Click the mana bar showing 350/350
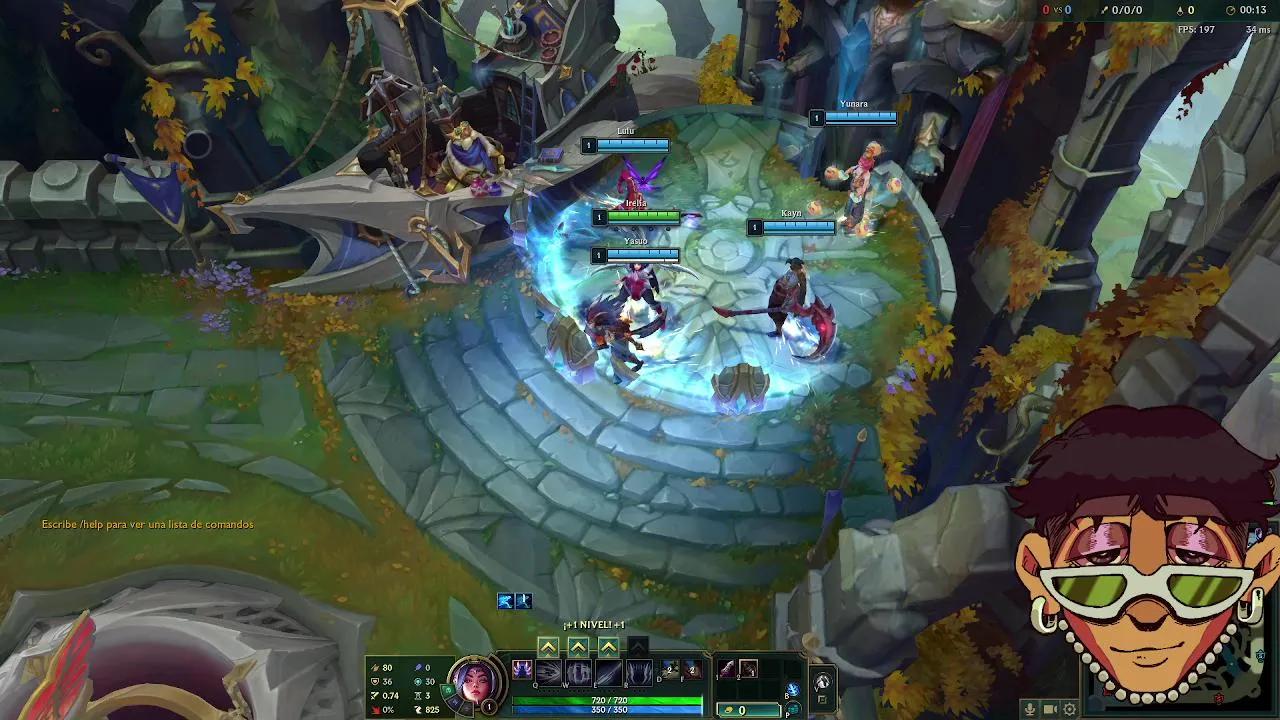This screenshot has width=1280, height=720. 608,710
